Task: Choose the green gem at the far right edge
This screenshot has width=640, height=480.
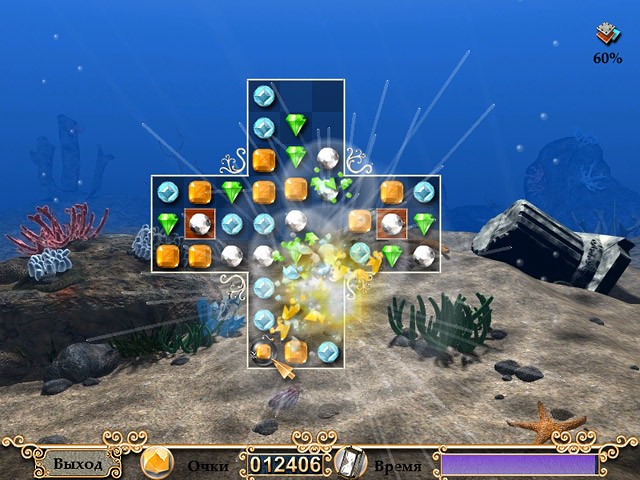Action: point(424,223)
